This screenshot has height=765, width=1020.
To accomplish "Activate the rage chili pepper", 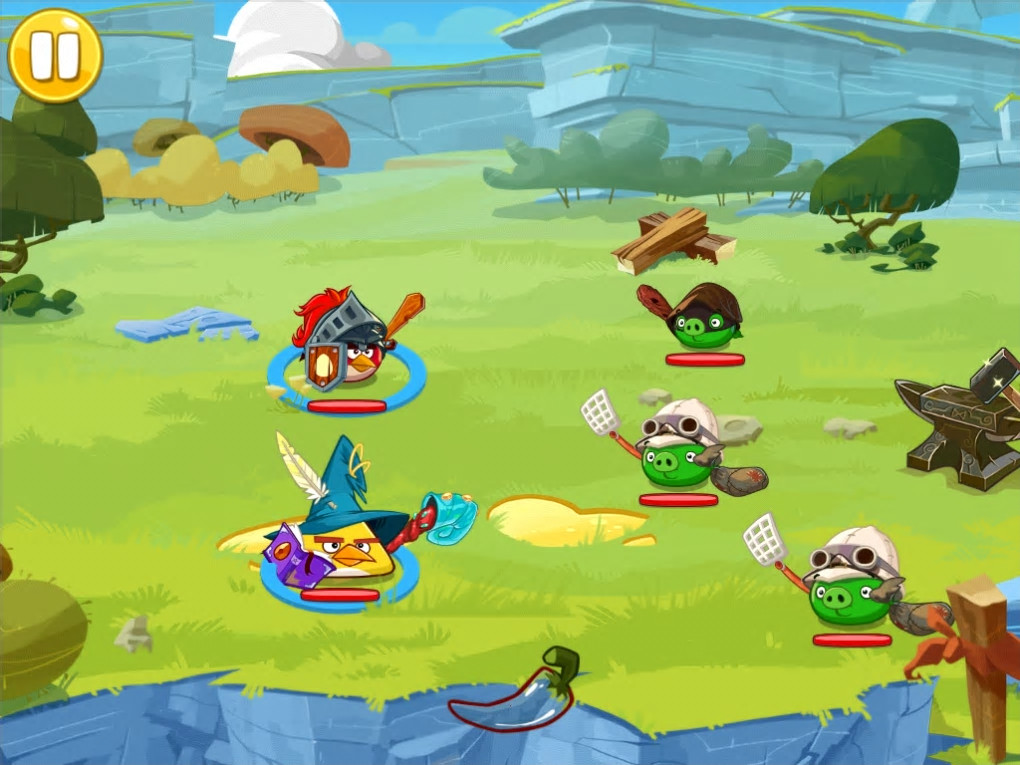I will tap(516, 695).
